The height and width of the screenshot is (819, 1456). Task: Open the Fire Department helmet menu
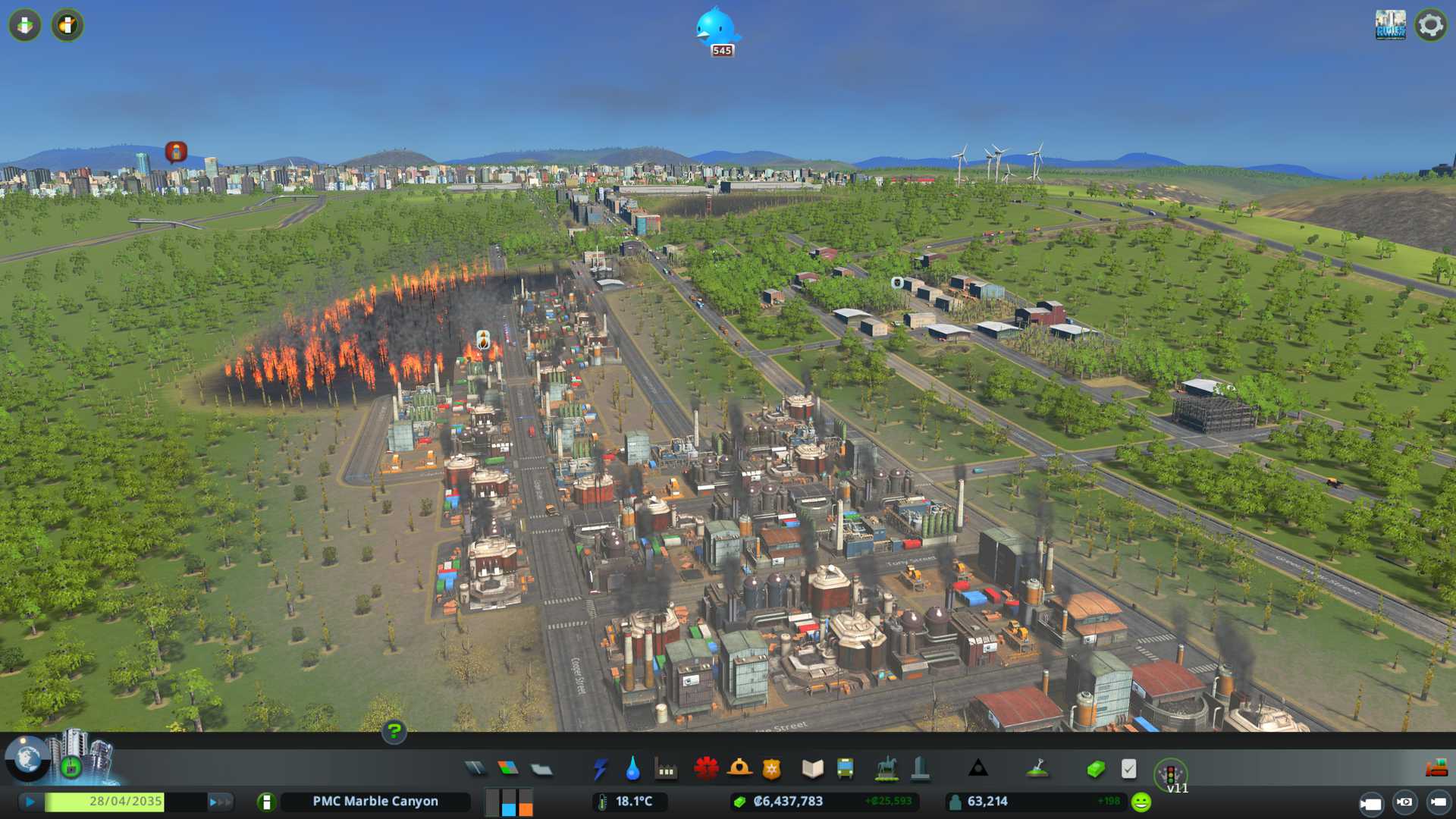[x=739, y=769]
